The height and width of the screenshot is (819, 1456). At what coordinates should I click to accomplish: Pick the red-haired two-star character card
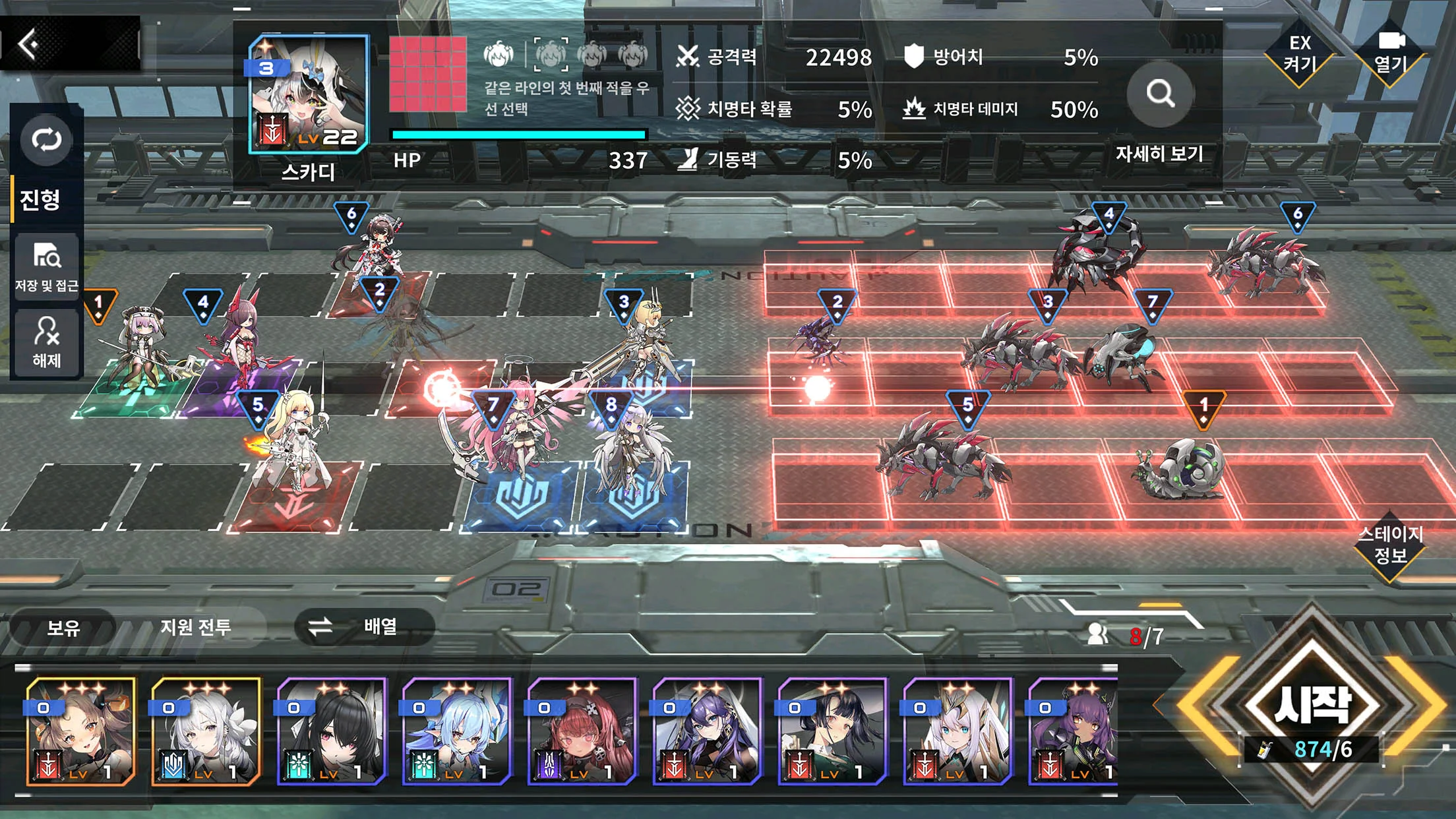[x=582, y=731]
